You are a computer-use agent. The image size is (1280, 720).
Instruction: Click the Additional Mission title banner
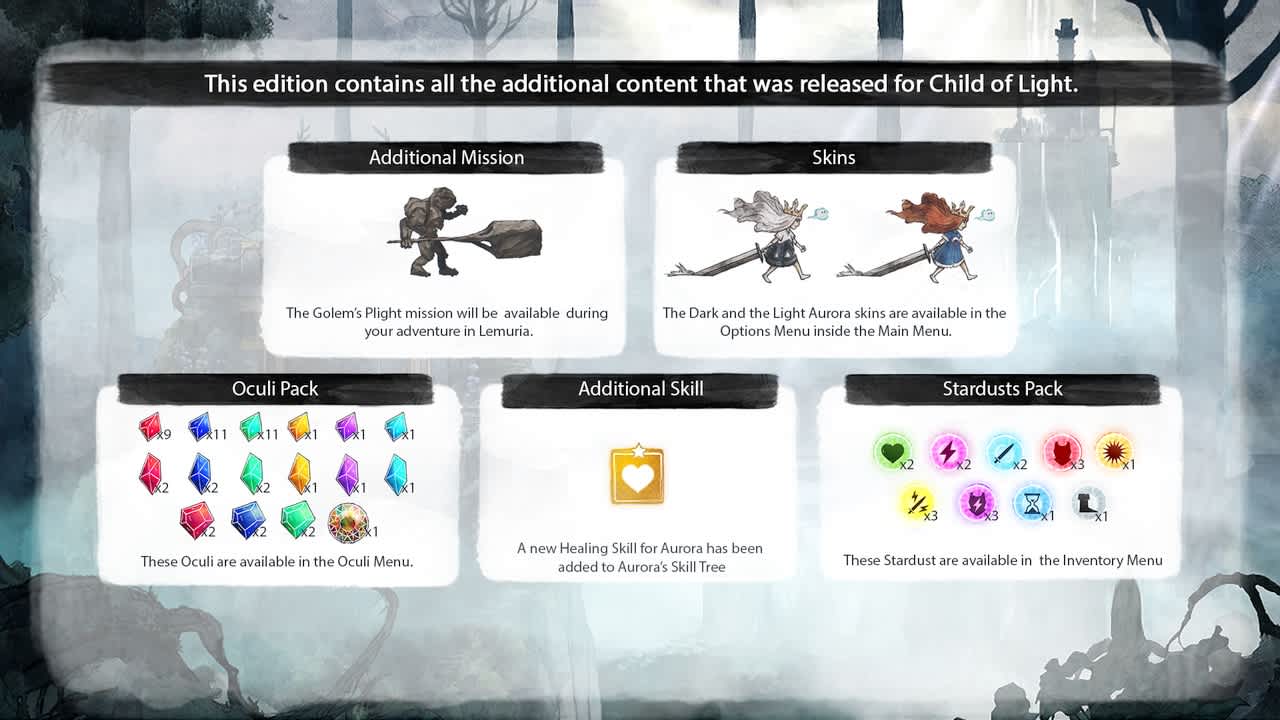pos(447,157)
